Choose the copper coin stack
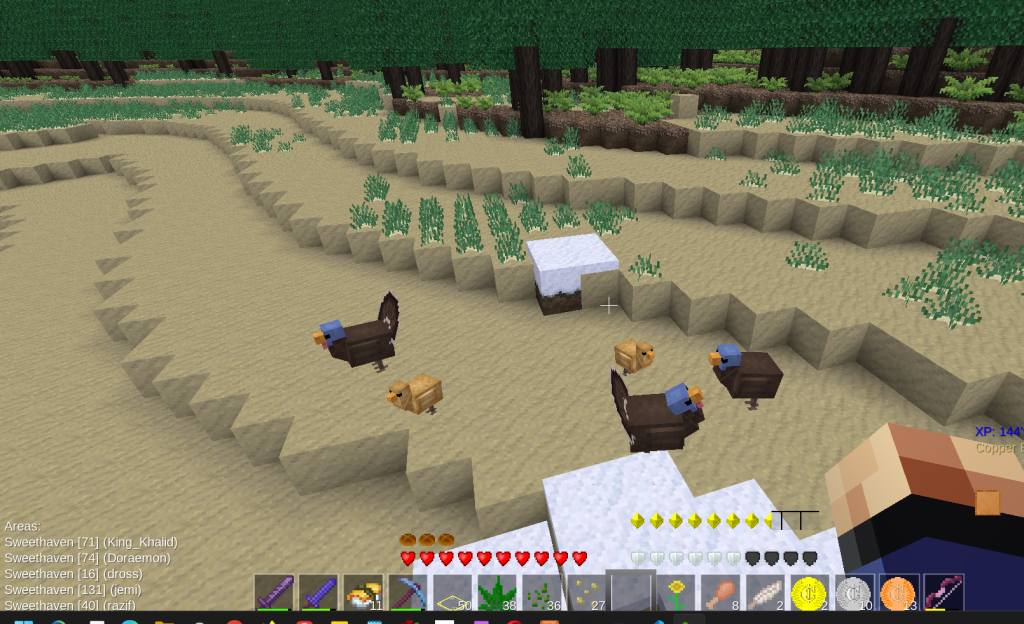The width and height of the screenshot is (1024, 624). (x=899, y=593)
